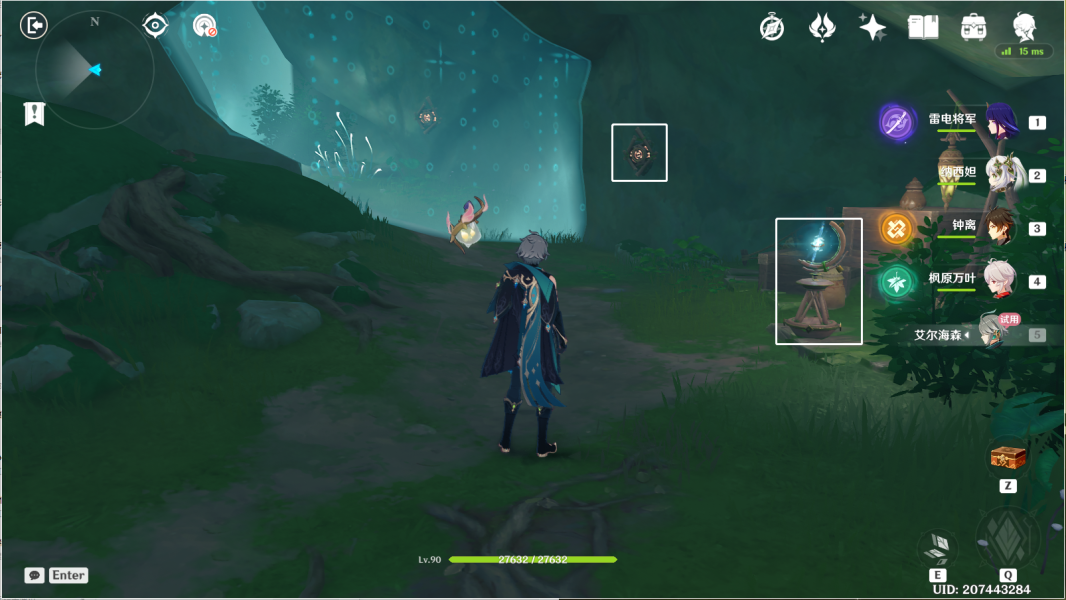Use the treasure chest gadget icon

1008,458
